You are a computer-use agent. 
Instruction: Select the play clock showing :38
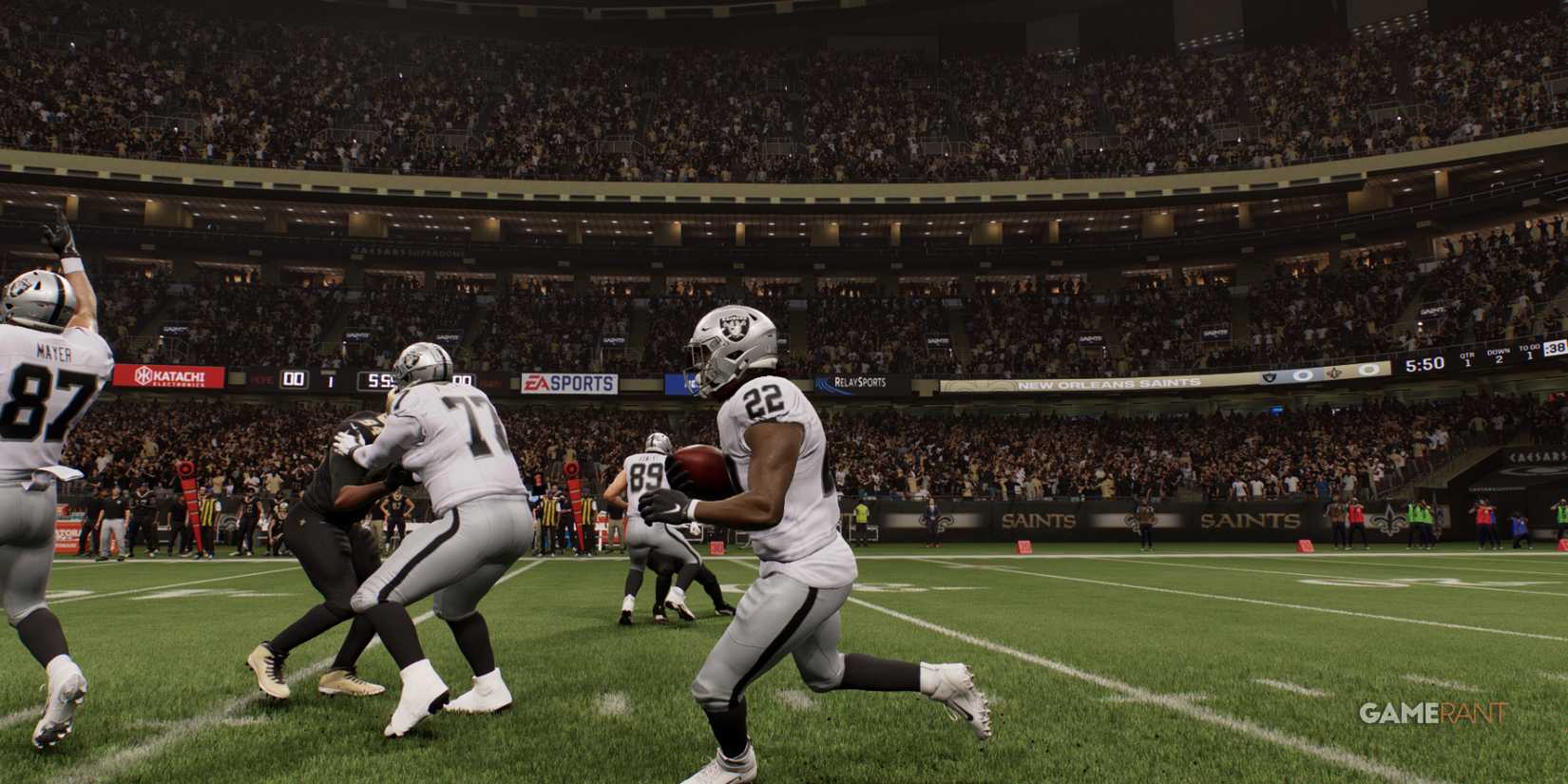pos(1556,348)
